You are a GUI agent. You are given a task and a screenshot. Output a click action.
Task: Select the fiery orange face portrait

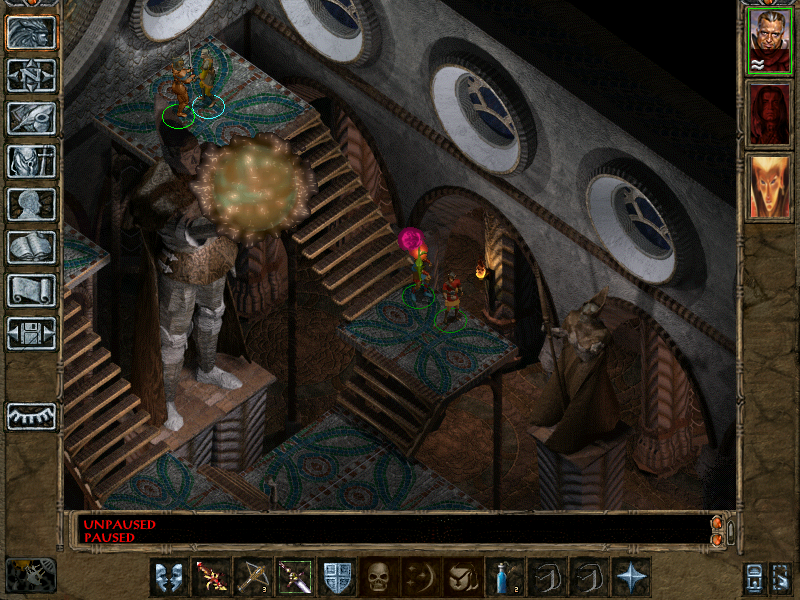(769, 188)
